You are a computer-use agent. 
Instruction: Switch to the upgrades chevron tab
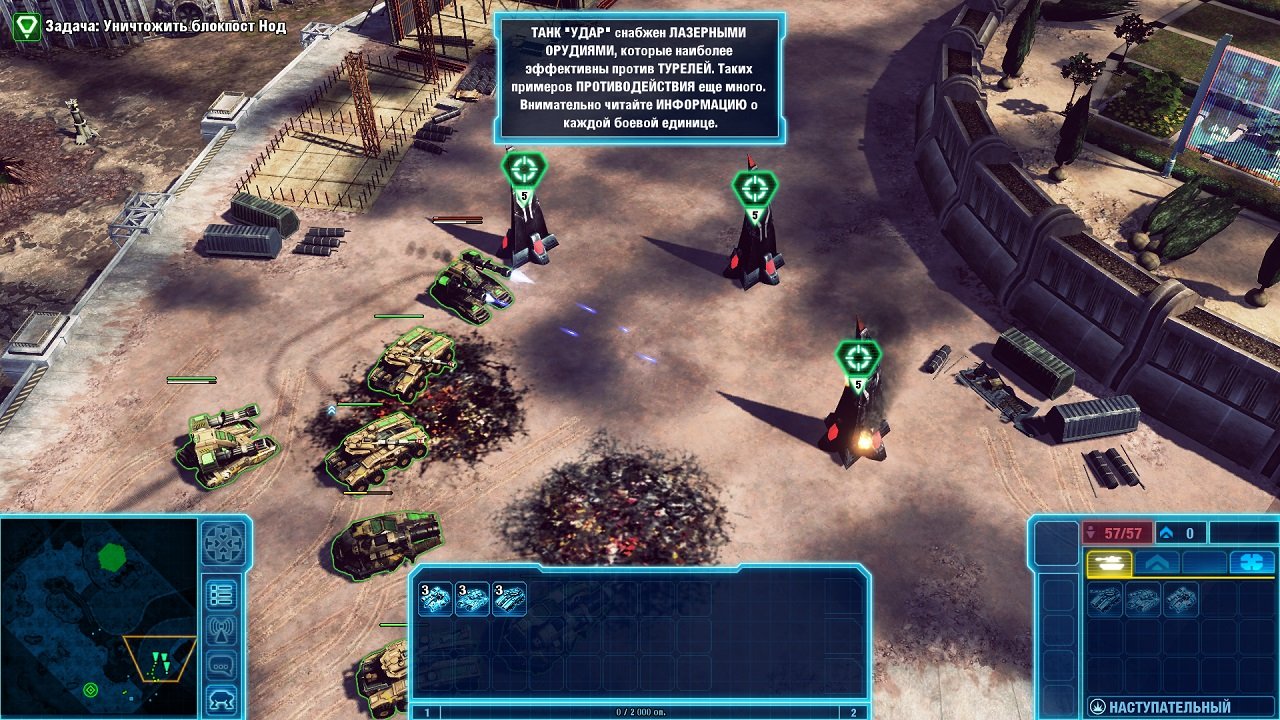(x=1156, y=563)
